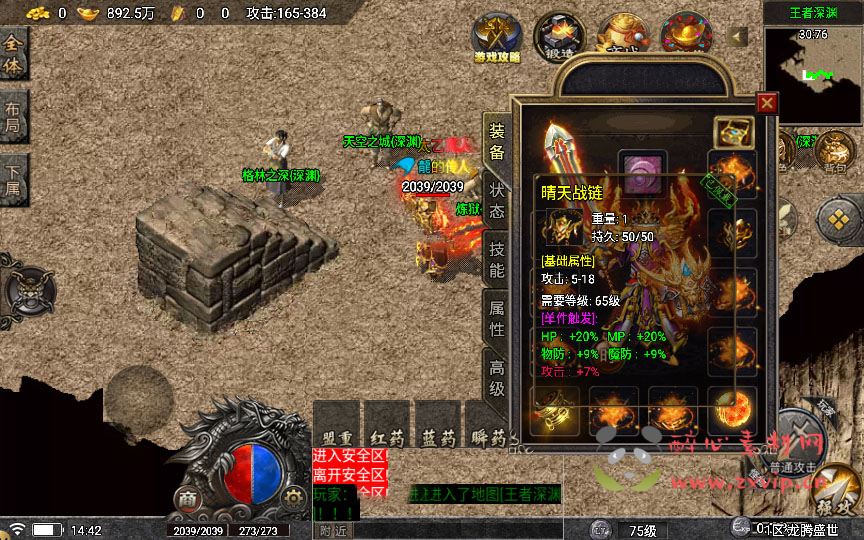This screenshot has width=864, height=540.
Task: Open the 游戏攻略 game guide icon
Action: point(497,37)
